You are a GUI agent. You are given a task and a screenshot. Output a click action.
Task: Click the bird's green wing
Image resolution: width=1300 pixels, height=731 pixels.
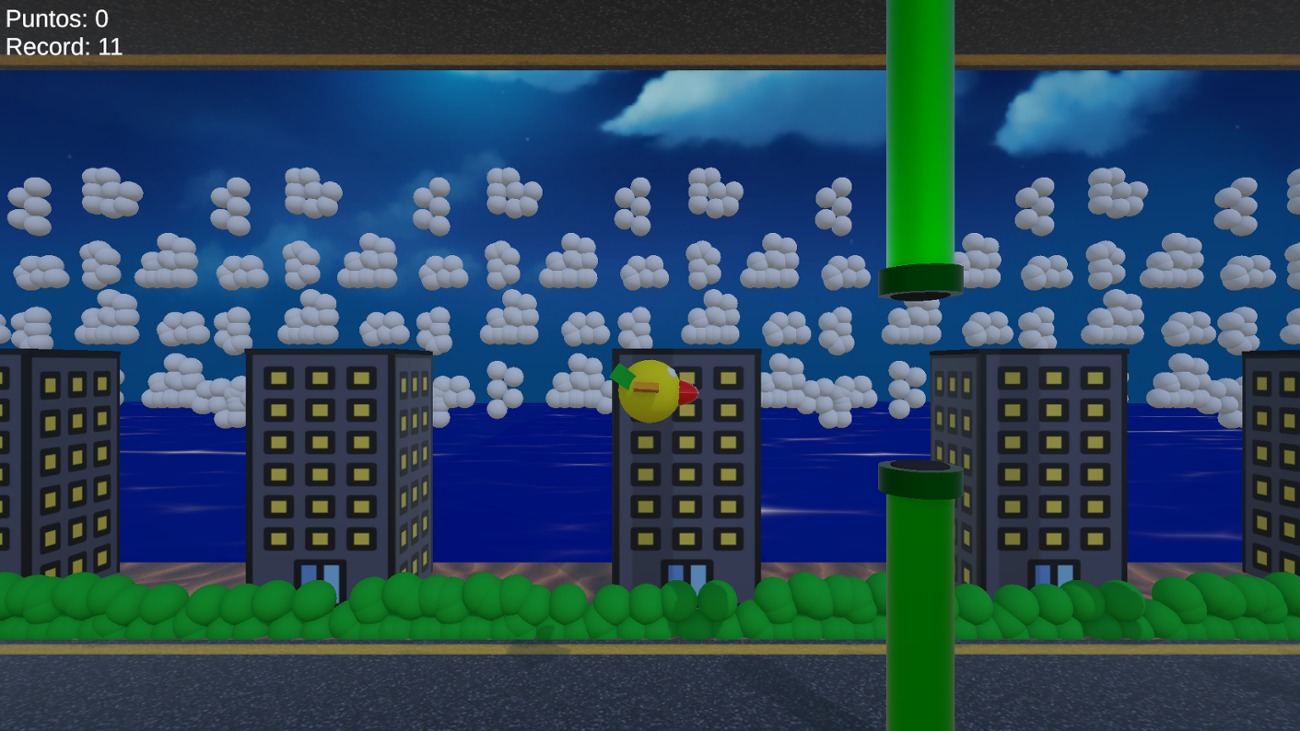pyautogui.click(x=625, y=378)
